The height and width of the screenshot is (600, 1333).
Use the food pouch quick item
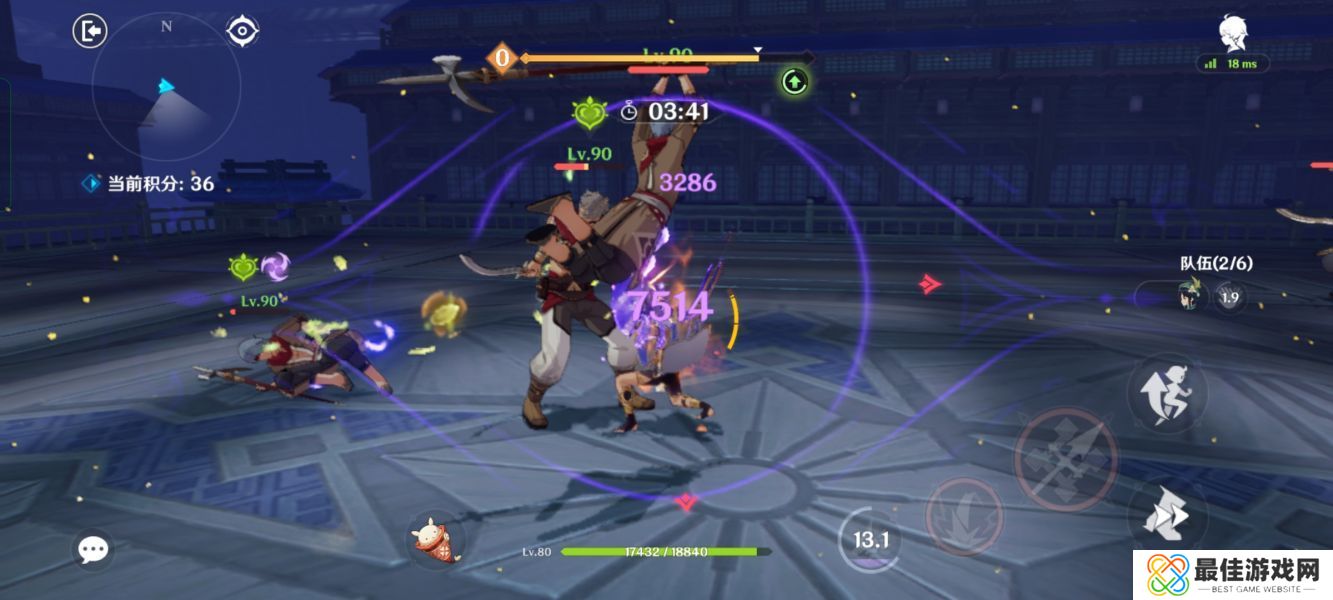[x=435, y=540]
